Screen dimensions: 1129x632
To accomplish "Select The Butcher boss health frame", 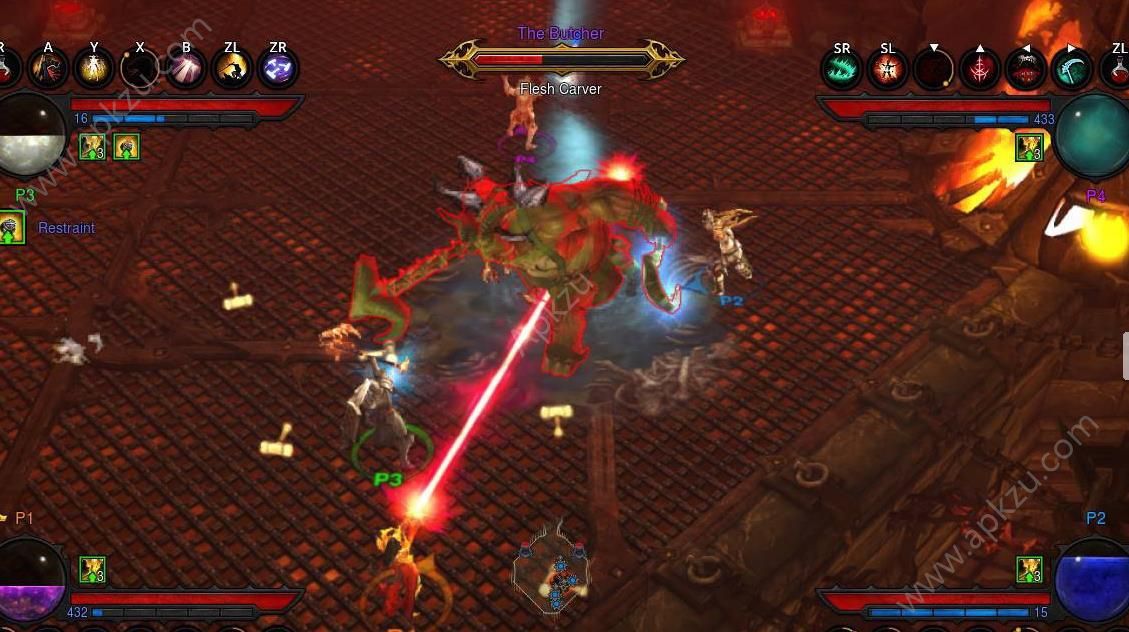I will click(x=560, y=59).
